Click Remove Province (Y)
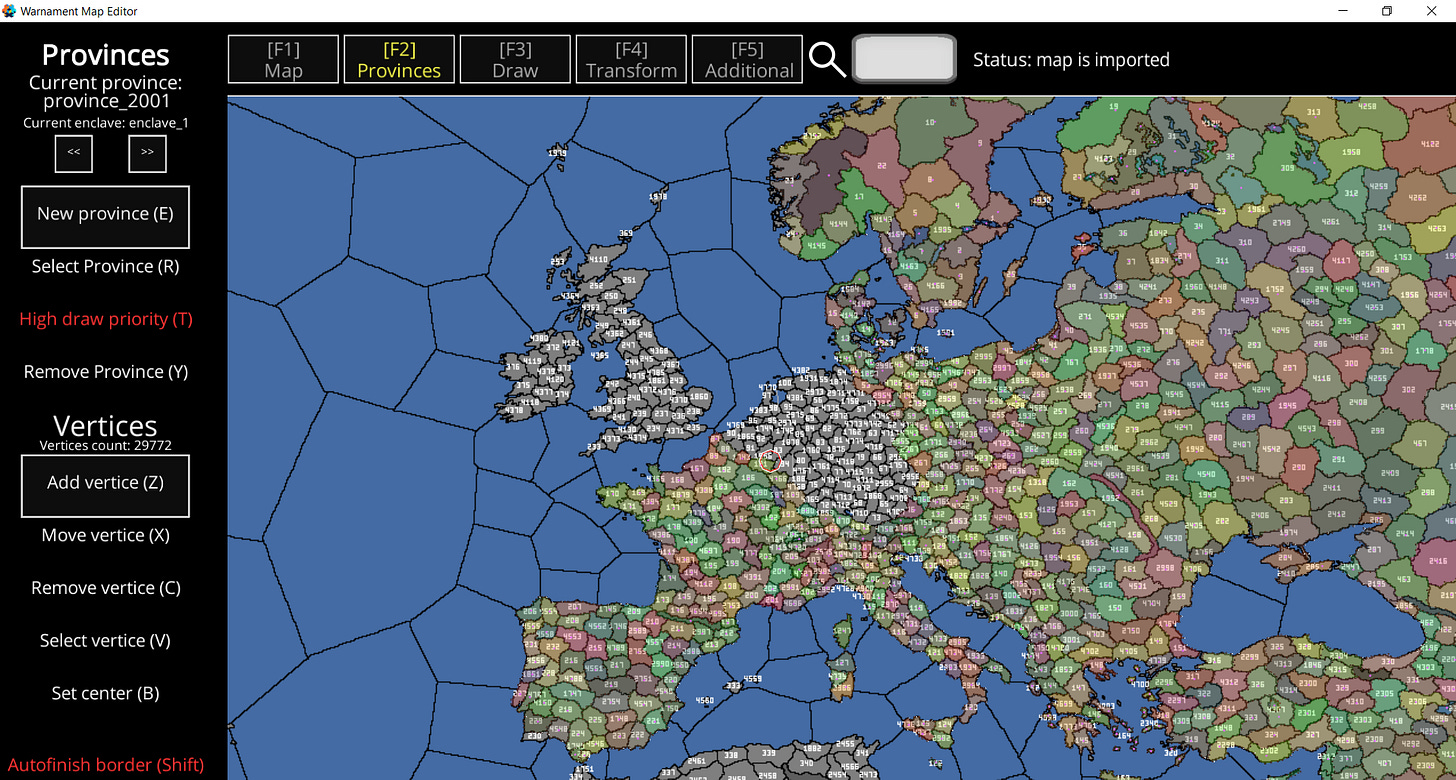 [x=105, y=371]
